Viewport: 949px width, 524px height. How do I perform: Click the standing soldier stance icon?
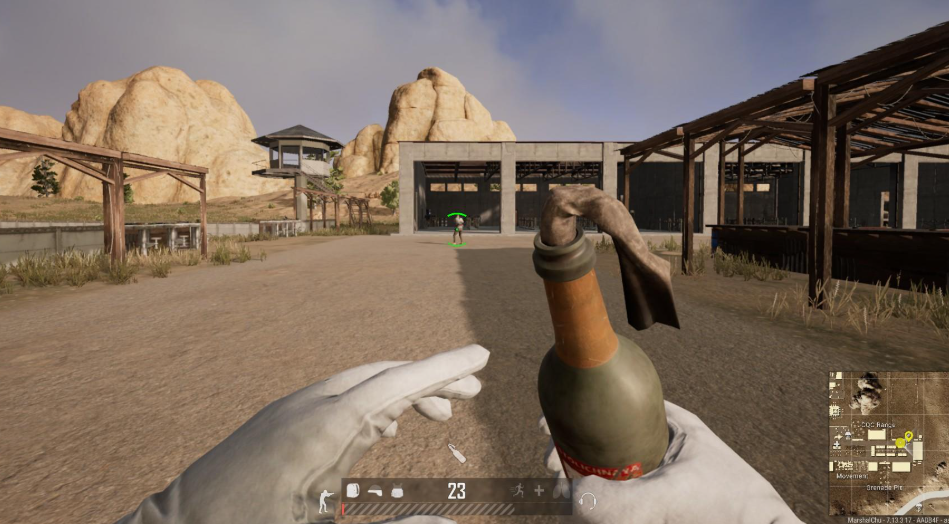pyautogui.click(x=325, y=499)
